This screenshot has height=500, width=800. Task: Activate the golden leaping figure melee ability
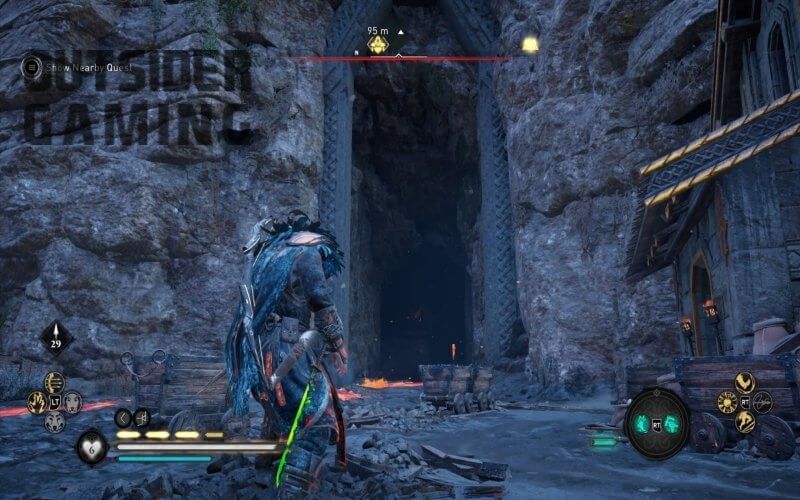pos(744,422)
